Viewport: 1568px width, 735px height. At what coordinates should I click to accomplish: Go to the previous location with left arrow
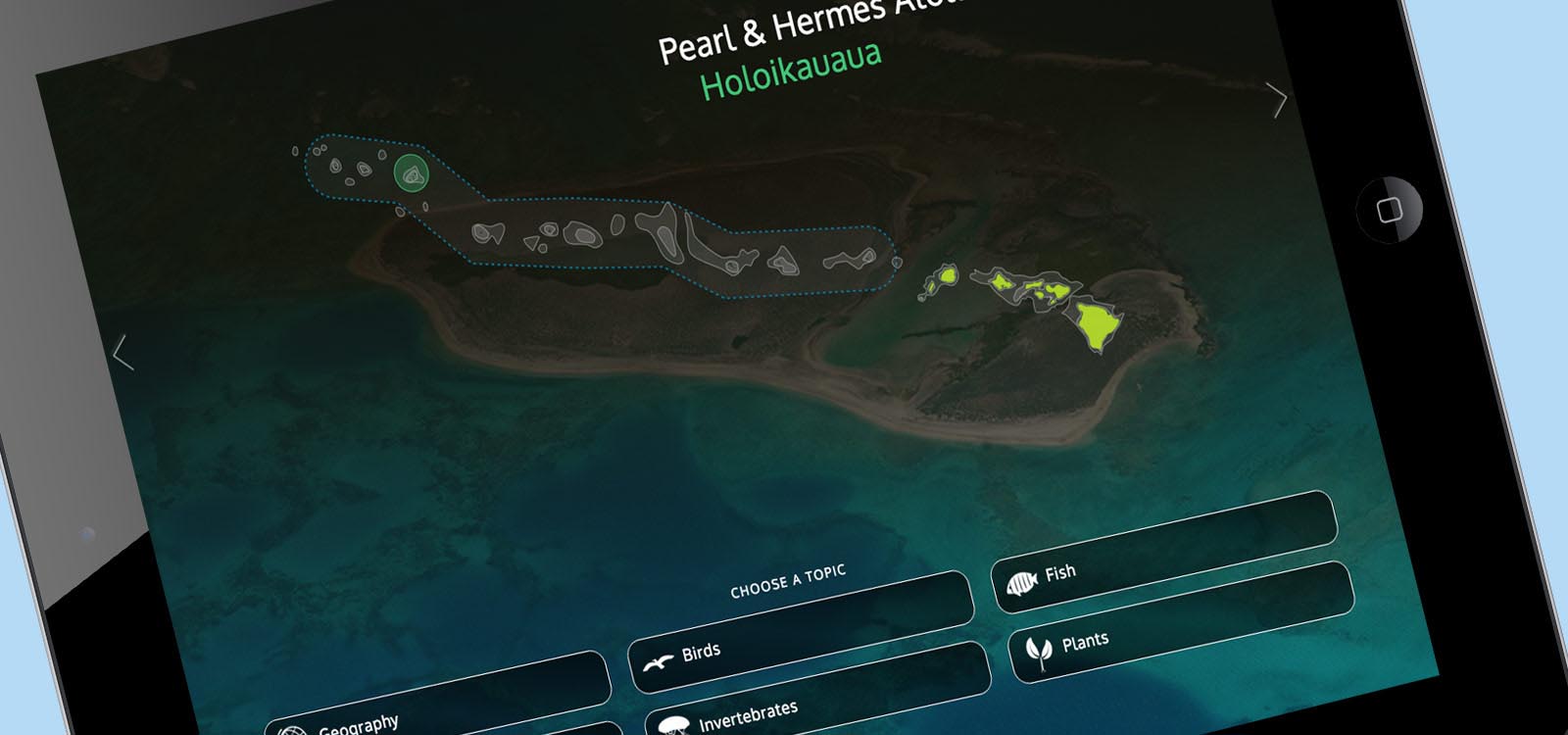pos(122,353)
